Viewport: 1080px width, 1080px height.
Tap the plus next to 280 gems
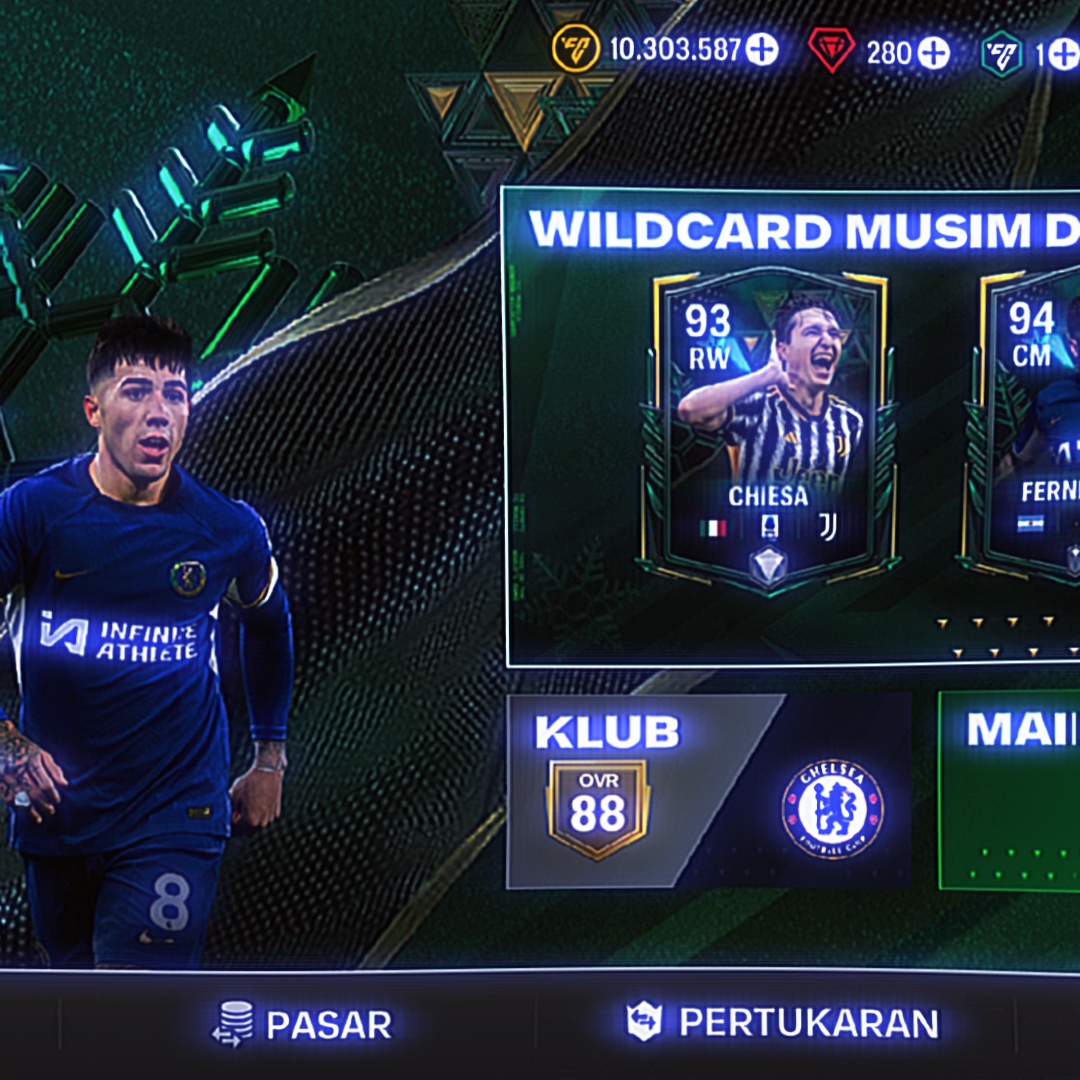coord(934,51)
